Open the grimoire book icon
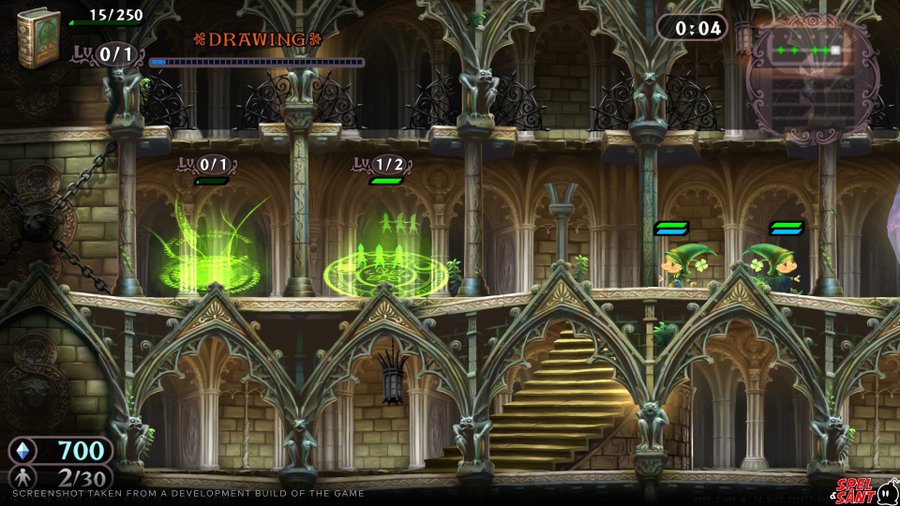 tap(38, 37)
